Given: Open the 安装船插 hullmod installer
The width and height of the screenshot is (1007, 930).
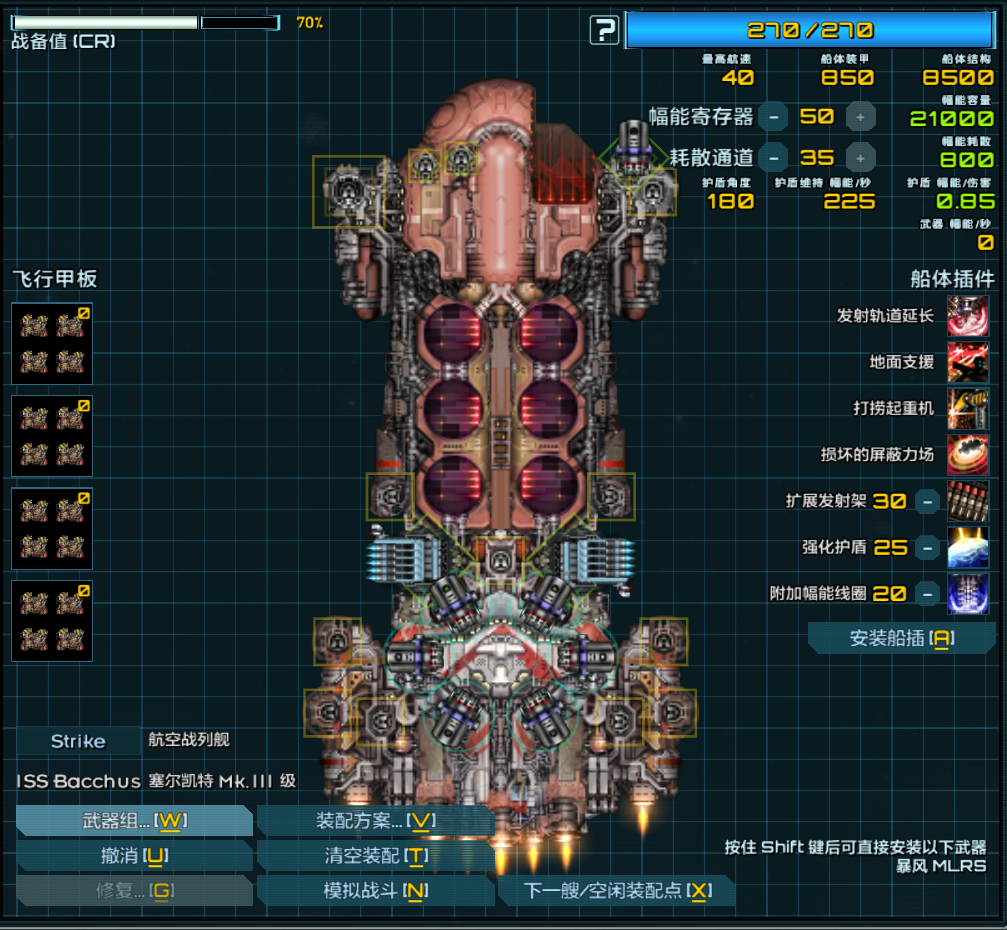Looking at the screenshot, I should click(901, 638).
